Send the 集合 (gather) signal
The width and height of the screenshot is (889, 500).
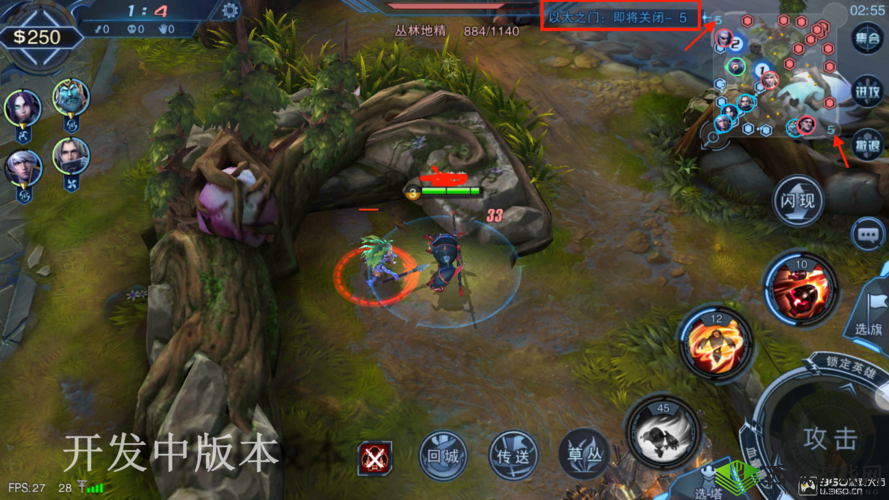867,40
